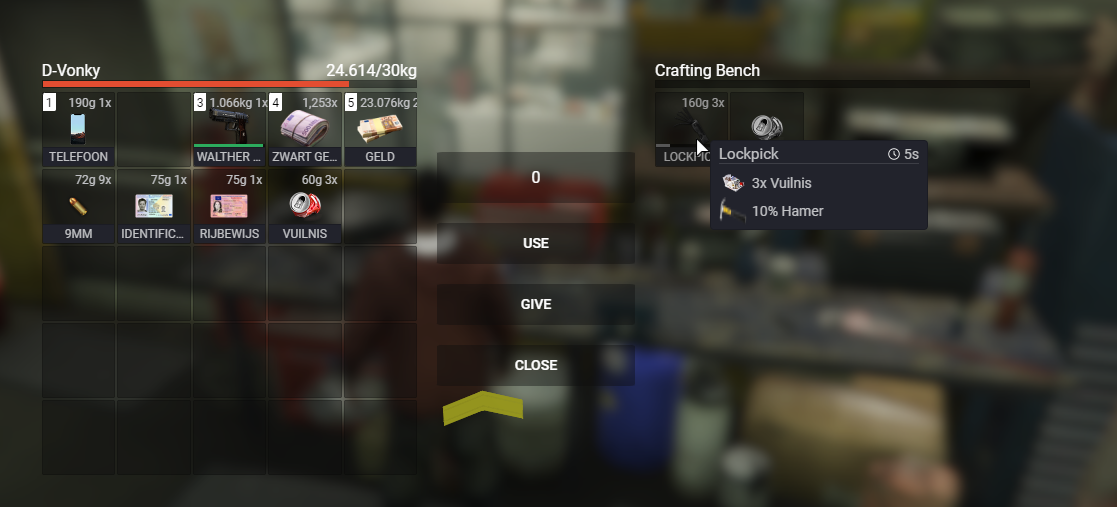This screenshot has height=507, width=1117.
Task: Select the Zwart Geld cash roll
Action: 305,129
